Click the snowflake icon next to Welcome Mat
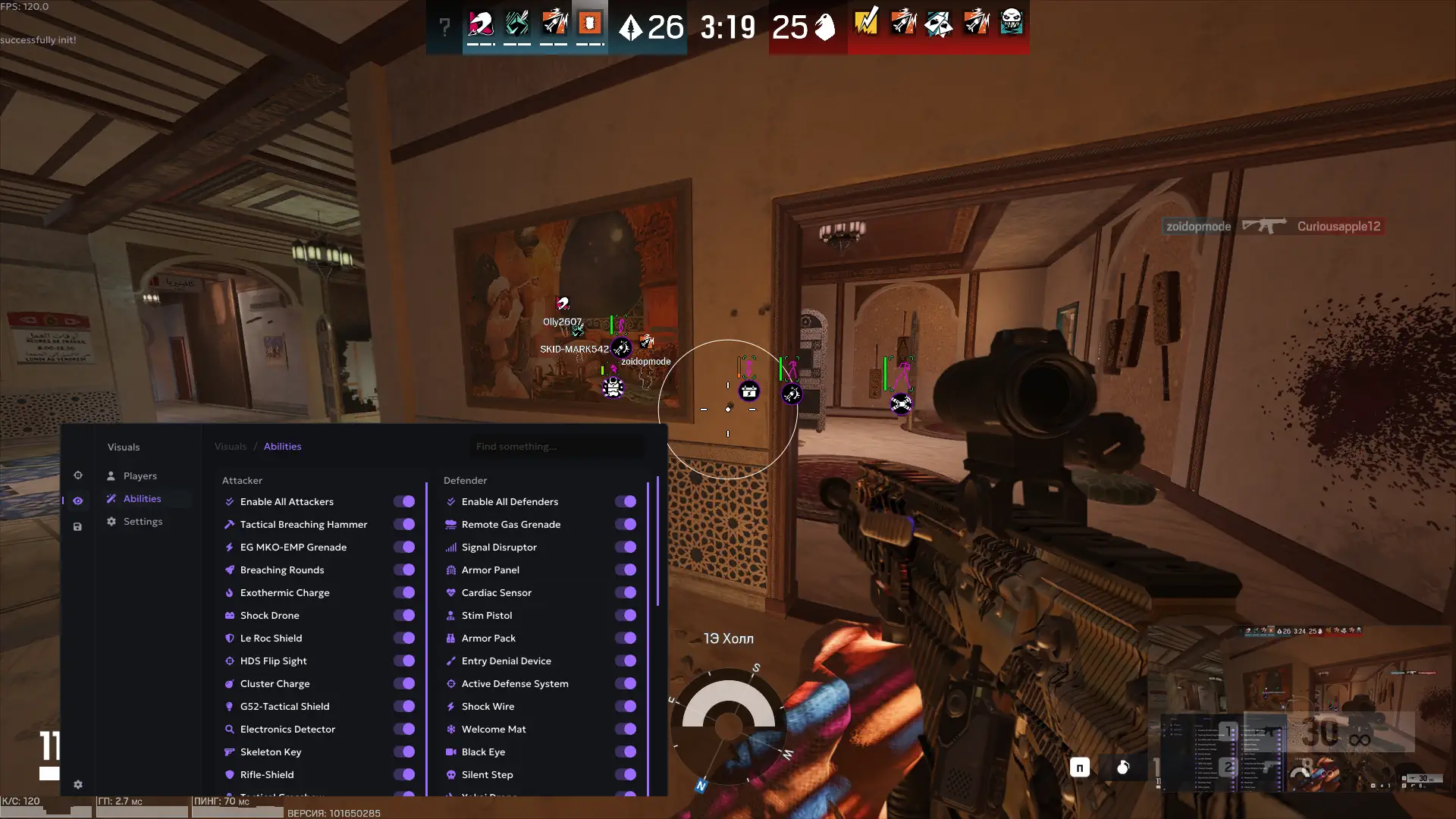Screen dimensions: 1456x819 coord(450,729)
